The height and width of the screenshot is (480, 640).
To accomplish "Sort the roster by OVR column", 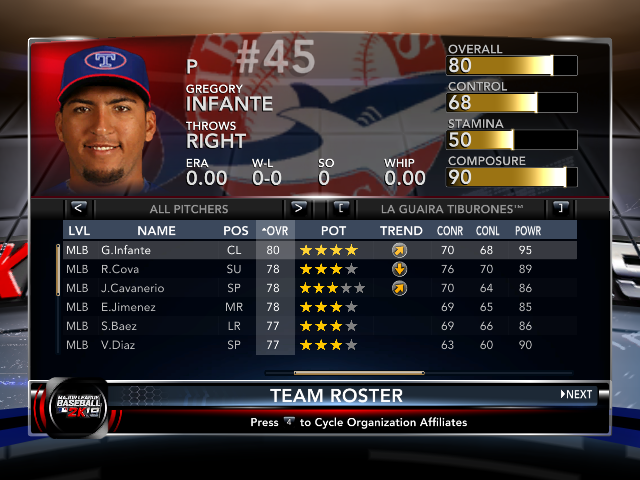I will click(274, 231).
